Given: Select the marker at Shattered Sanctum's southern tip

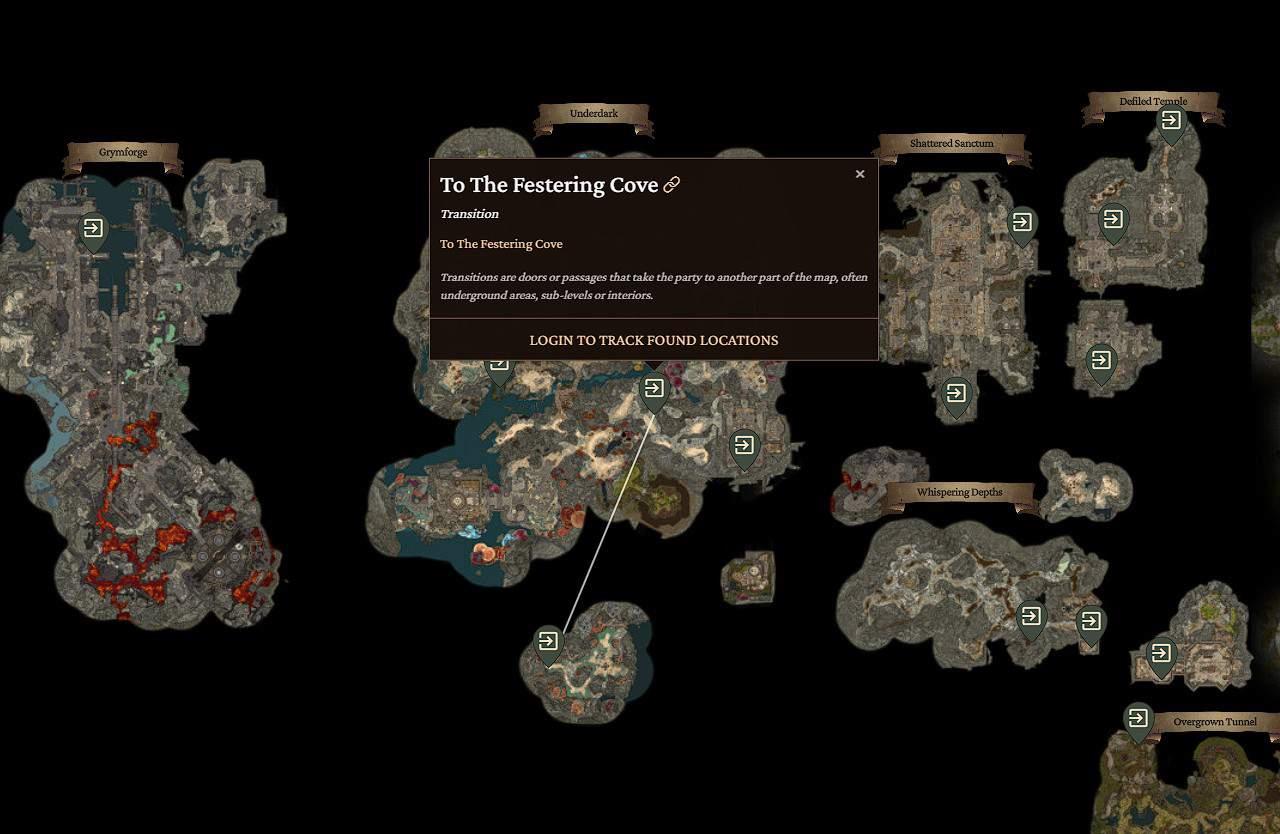Looking at the screenshot, I should coord(956,395).
